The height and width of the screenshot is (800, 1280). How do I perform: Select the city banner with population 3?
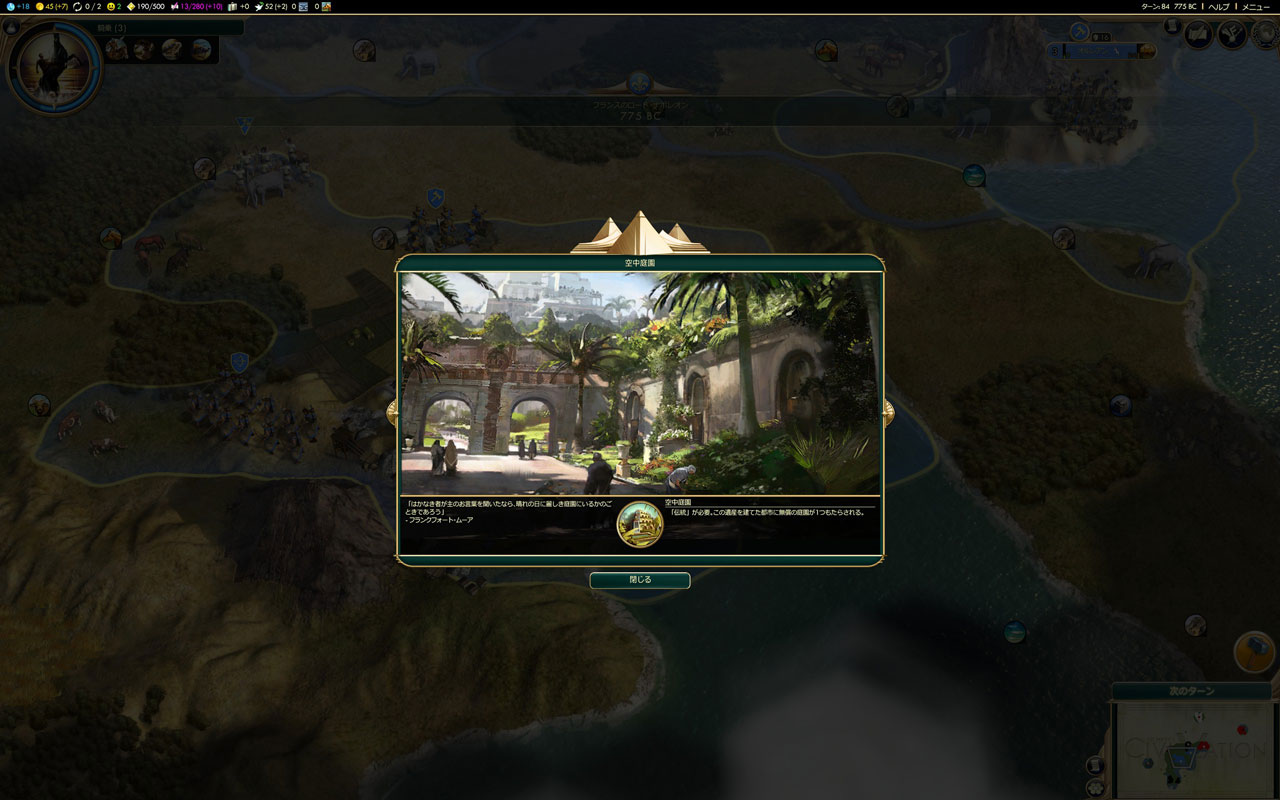(1100, 49)
